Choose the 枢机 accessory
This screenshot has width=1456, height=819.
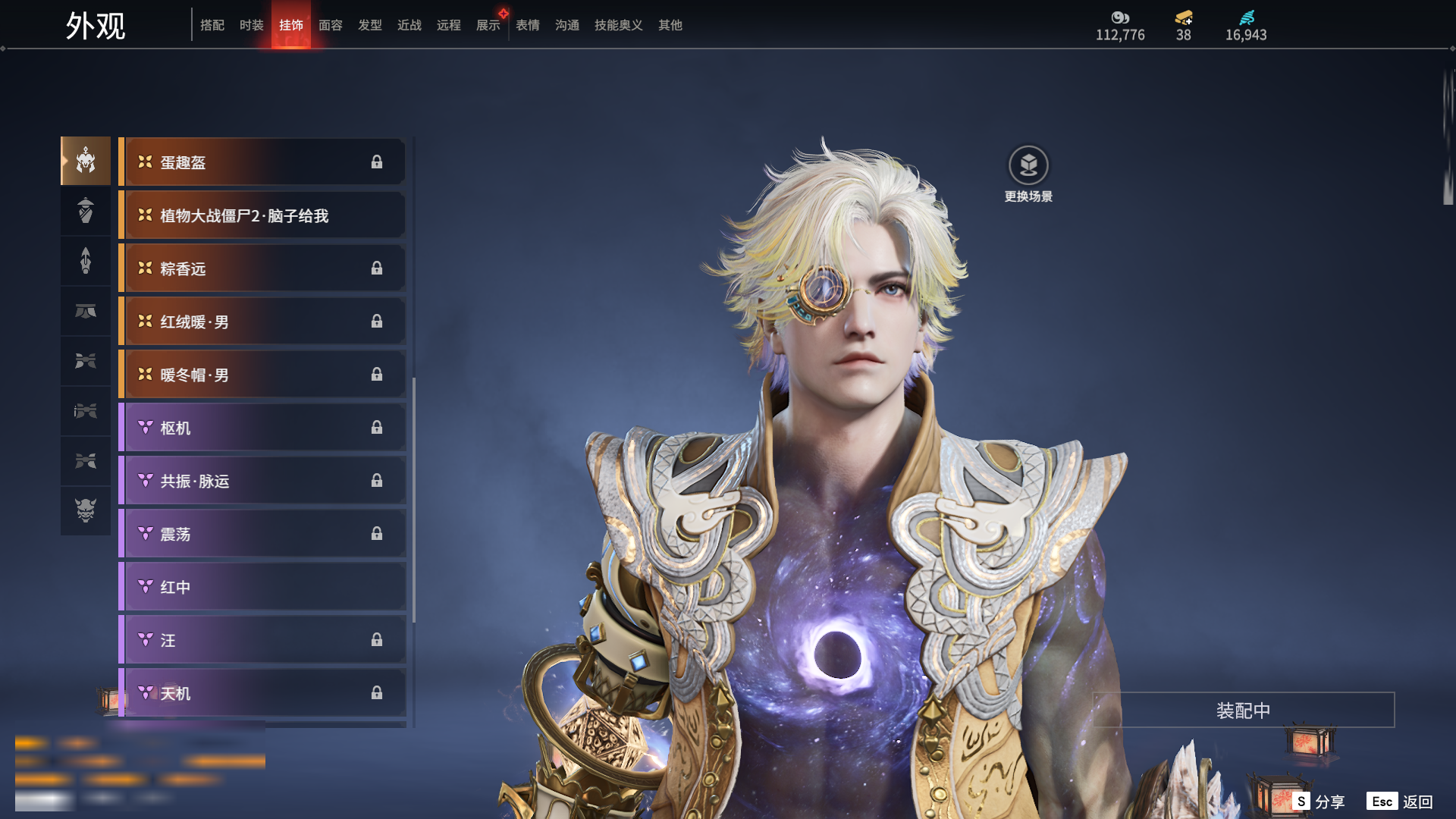pyautogui.click(x=262, y=428)
